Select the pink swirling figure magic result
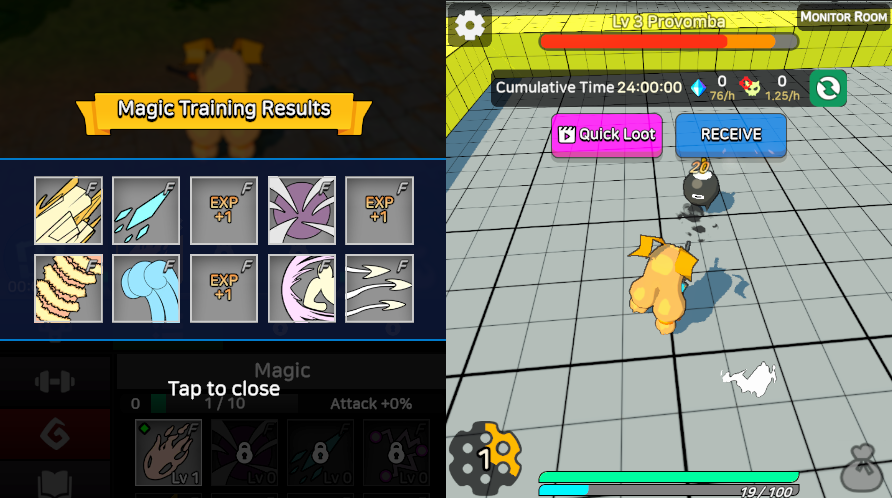This screenshot has height=498, width=892. [x=302, y=288]
